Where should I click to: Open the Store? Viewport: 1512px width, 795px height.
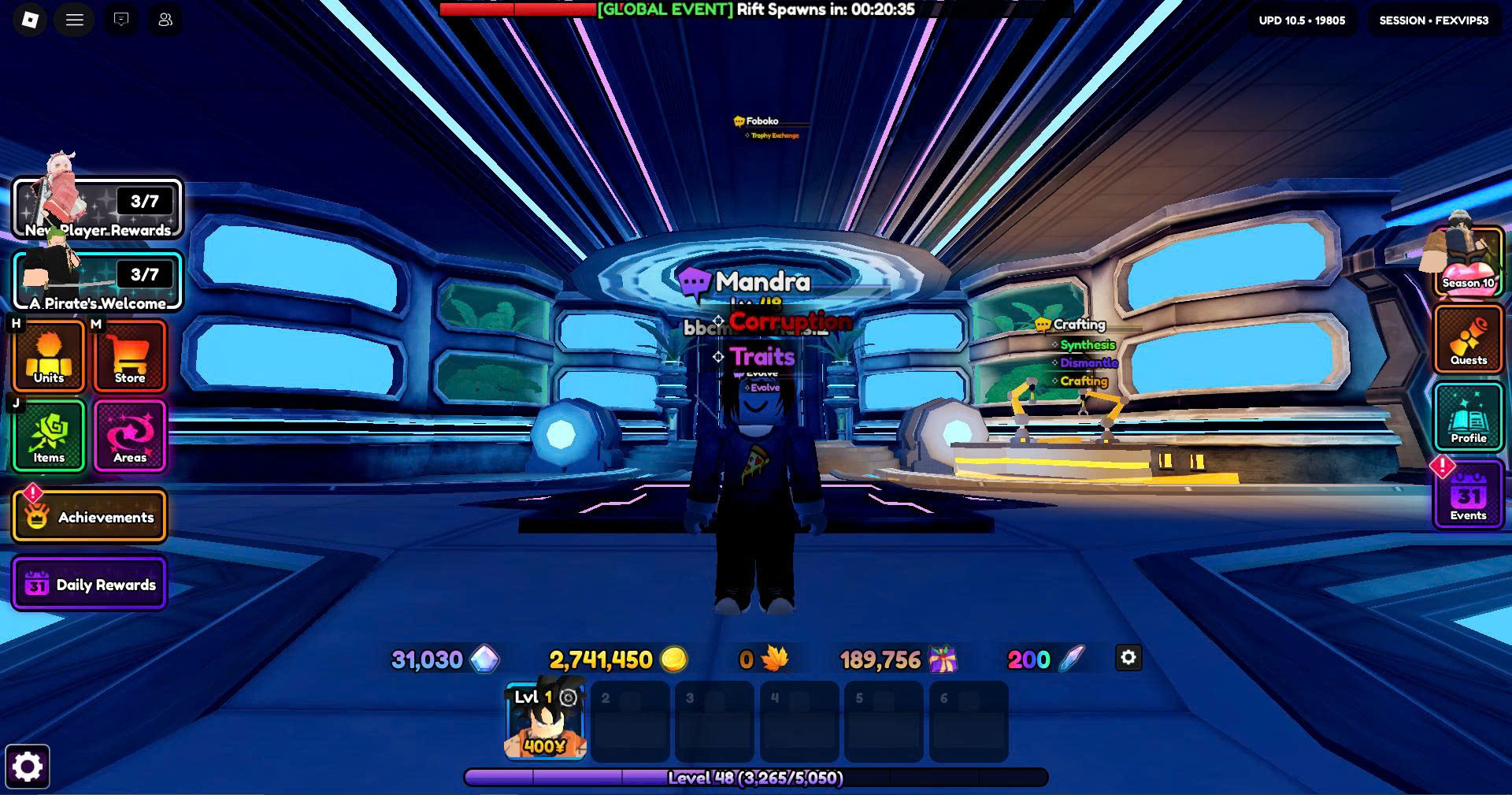click(x=130, y=356)
